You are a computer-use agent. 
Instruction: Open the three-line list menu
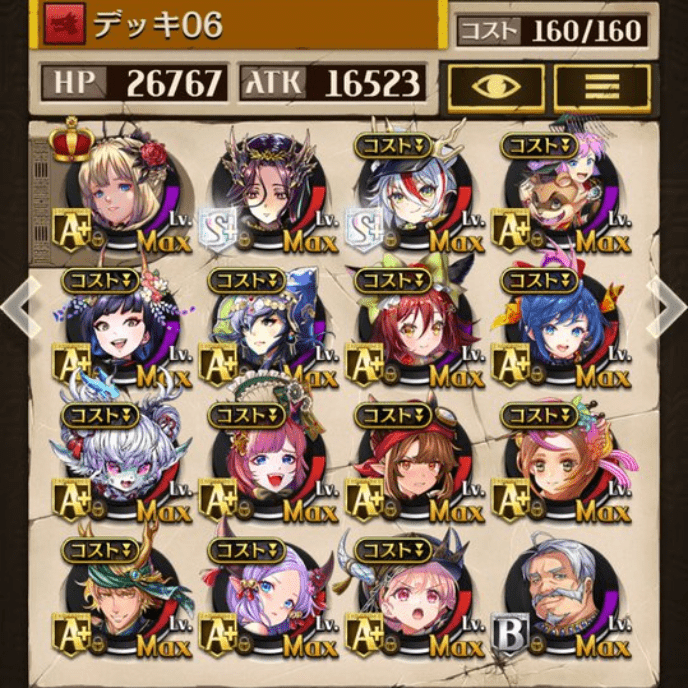pos(601,87)
